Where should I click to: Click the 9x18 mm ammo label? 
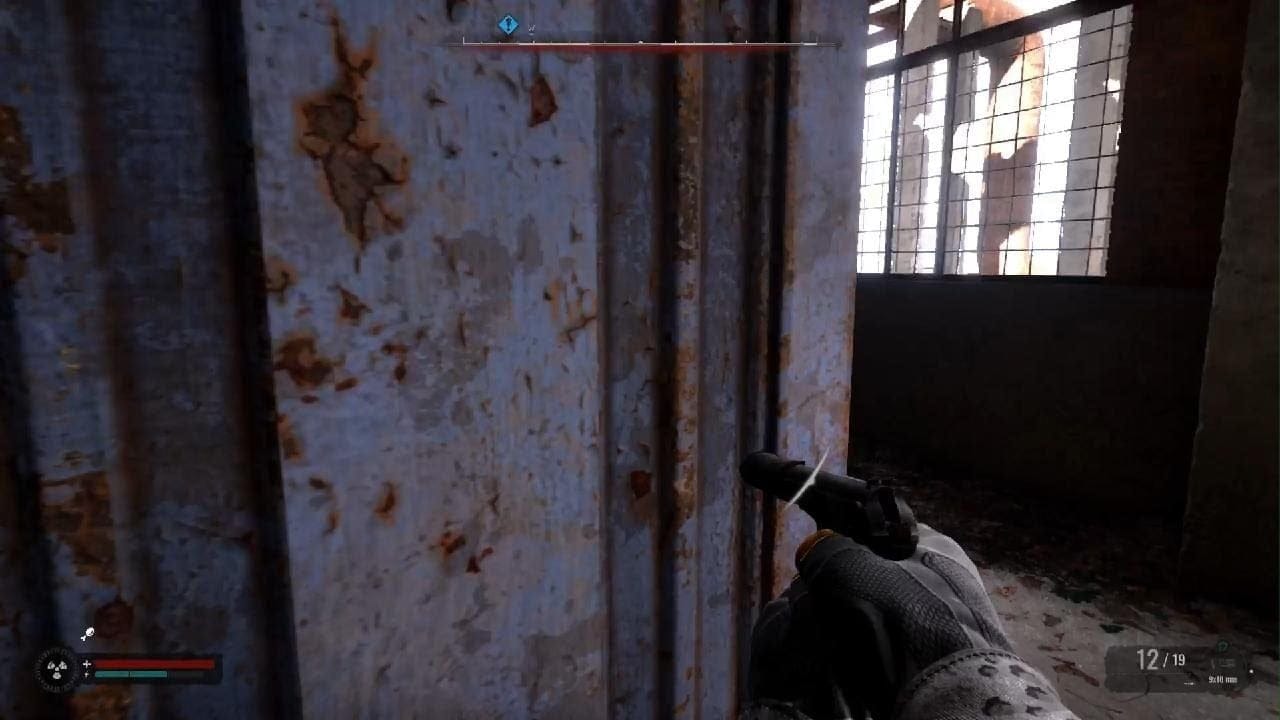click(x=1224, y=679)
